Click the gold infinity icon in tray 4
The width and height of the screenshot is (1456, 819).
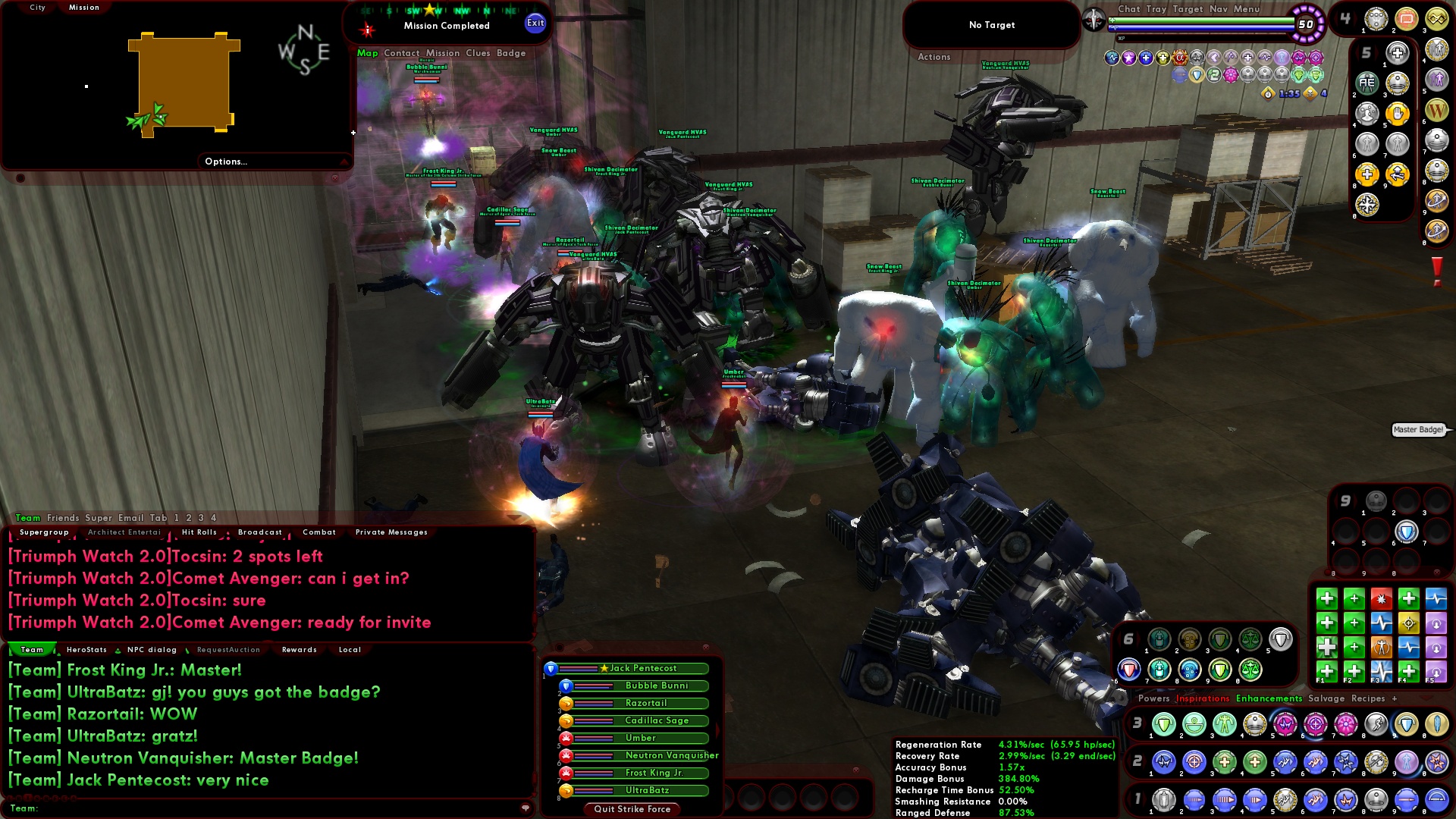point(1437,20)
